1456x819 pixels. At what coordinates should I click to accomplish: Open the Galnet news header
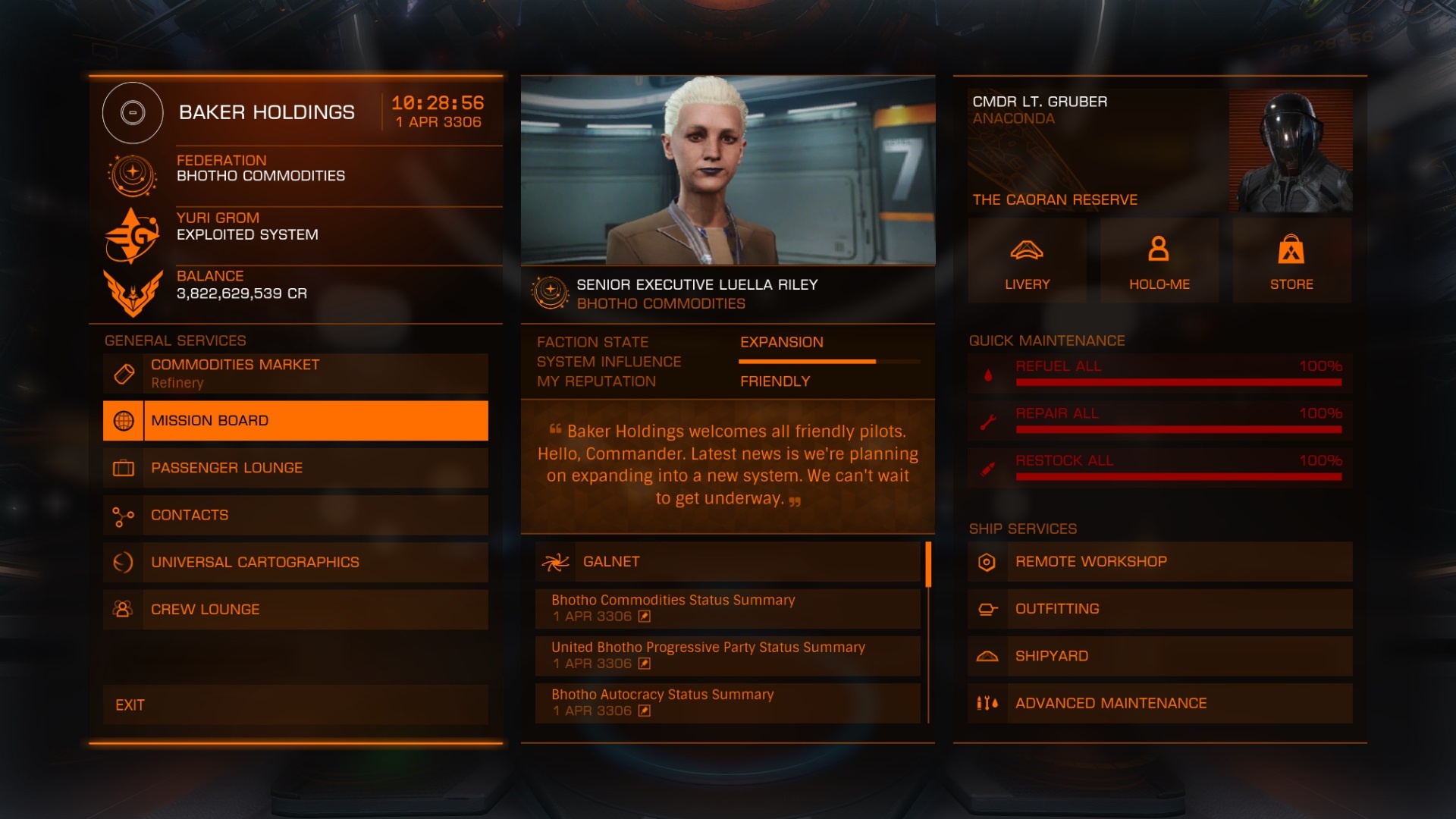point(728,562)
